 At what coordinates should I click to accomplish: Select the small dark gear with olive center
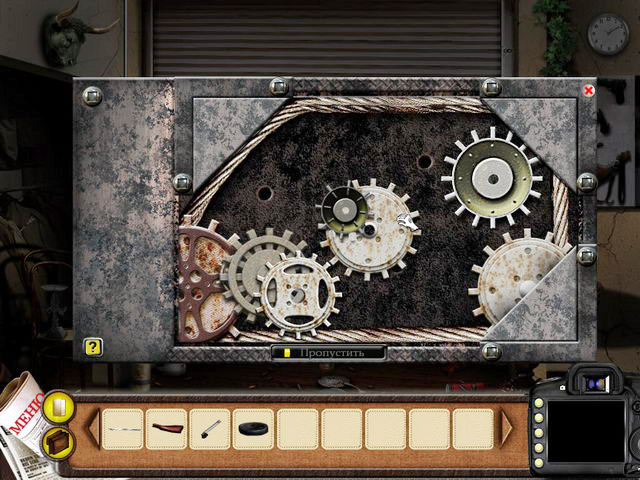343,208
